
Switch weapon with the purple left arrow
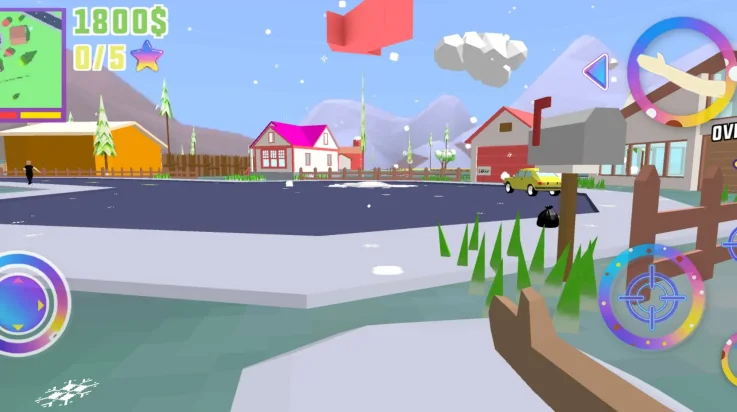pos(596,71)
